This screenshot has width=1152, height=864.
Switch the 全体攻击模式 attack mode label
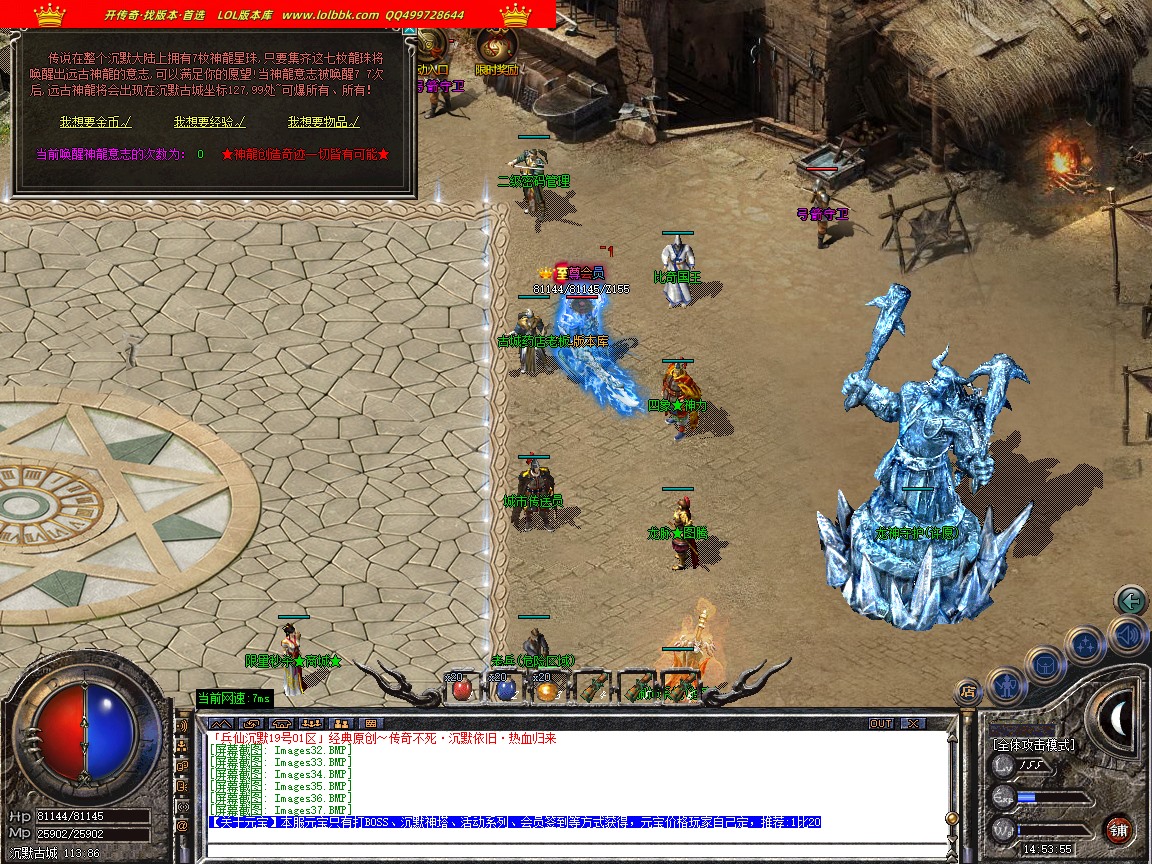tap(1033, 745)
